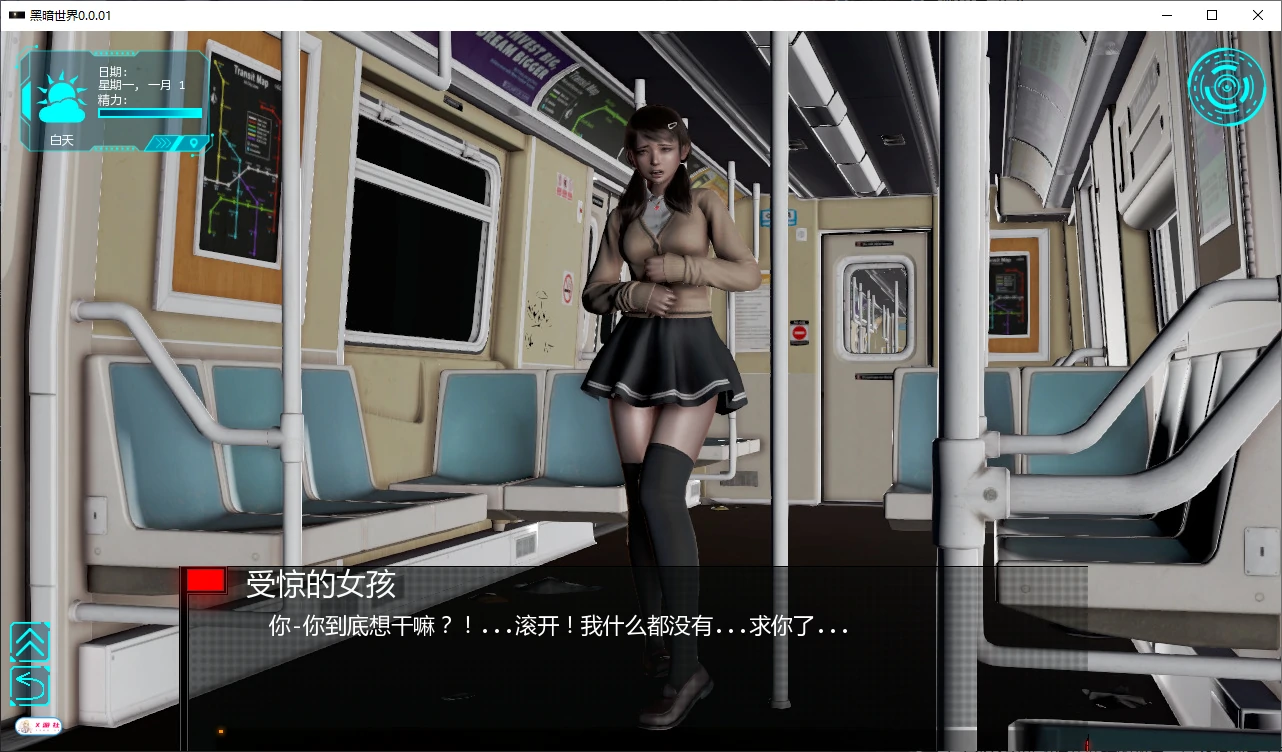Enable skip mode with the double-chevron icon

pyautogui.click(x=30, y=640)
